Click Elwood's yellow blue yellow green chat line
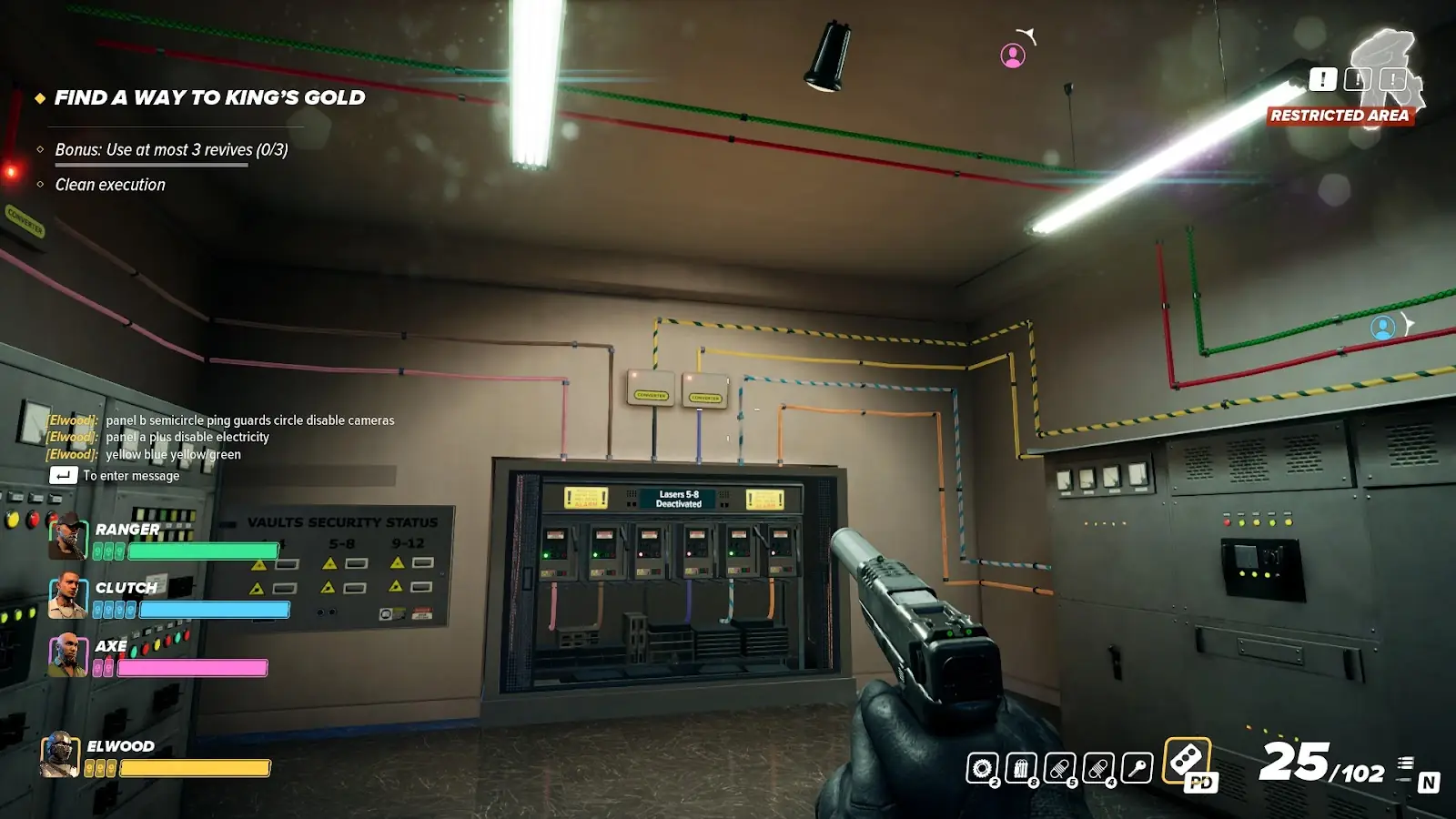Image resolution: width=1456 pixels, height=819 pixels. pyautogui.click(x=173, y=455)
